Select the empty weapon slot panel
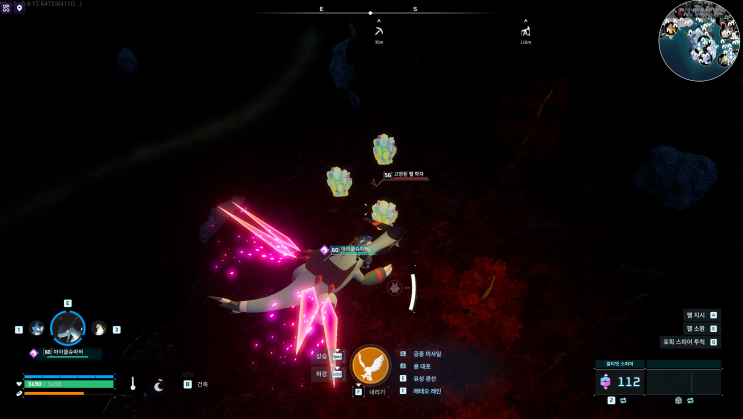 (x=683, y=381)
